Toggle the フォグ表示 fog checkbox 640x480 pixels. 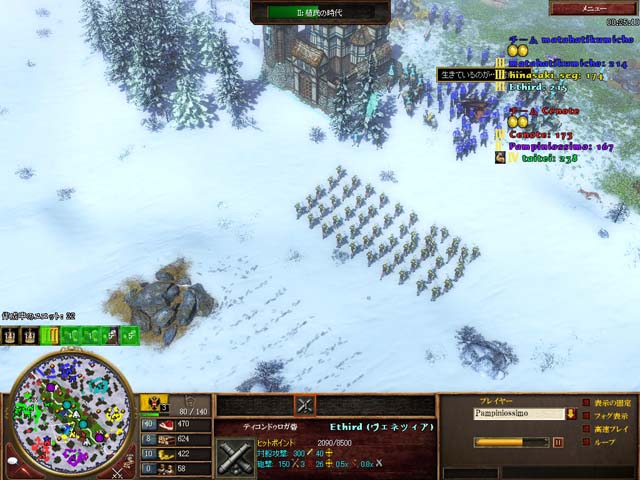(x=586, y=416)
